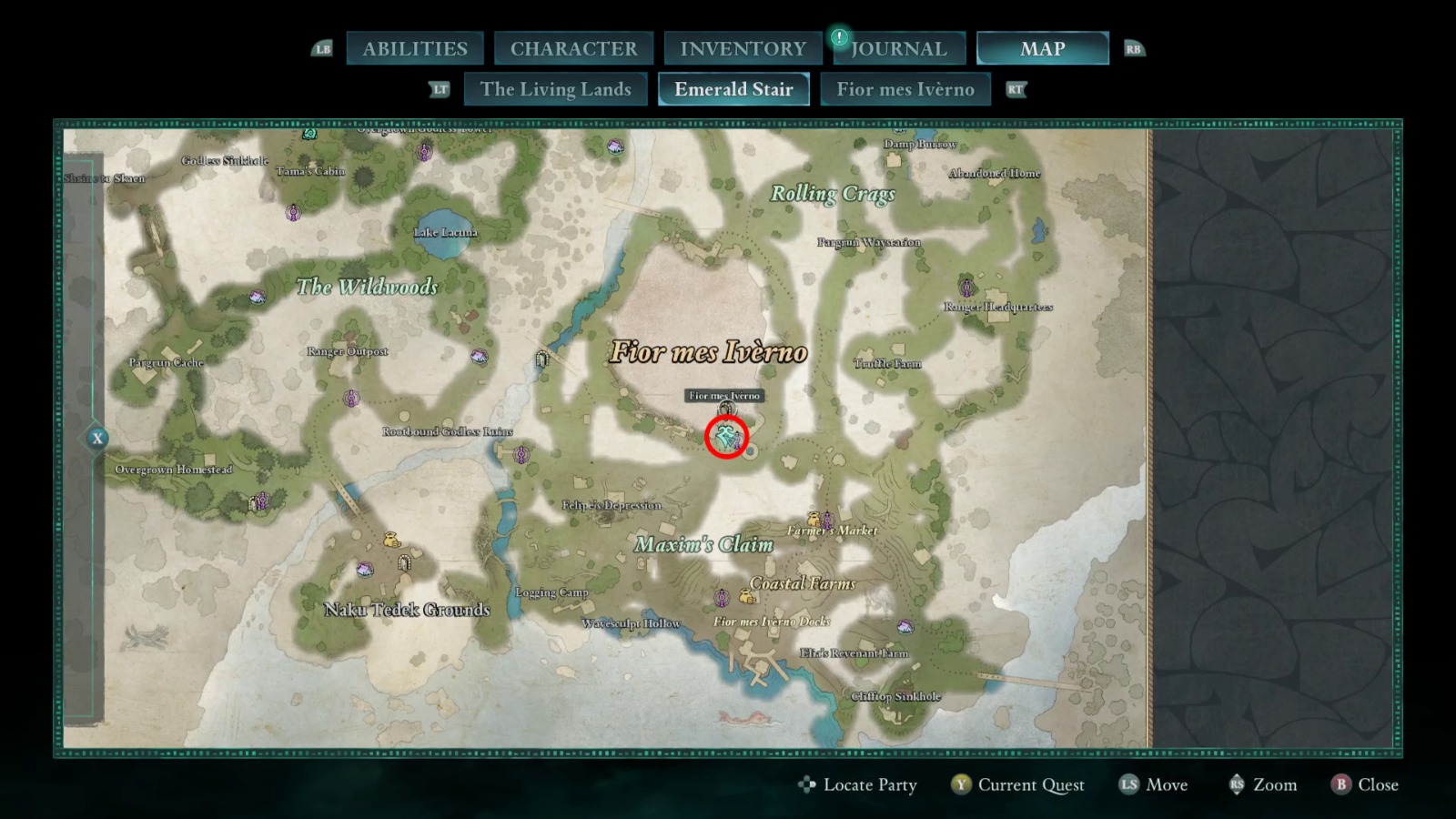1456x819 pixels.
Task: Click the Ranger Headquarters map marker
Action: [x=966, y=288]
